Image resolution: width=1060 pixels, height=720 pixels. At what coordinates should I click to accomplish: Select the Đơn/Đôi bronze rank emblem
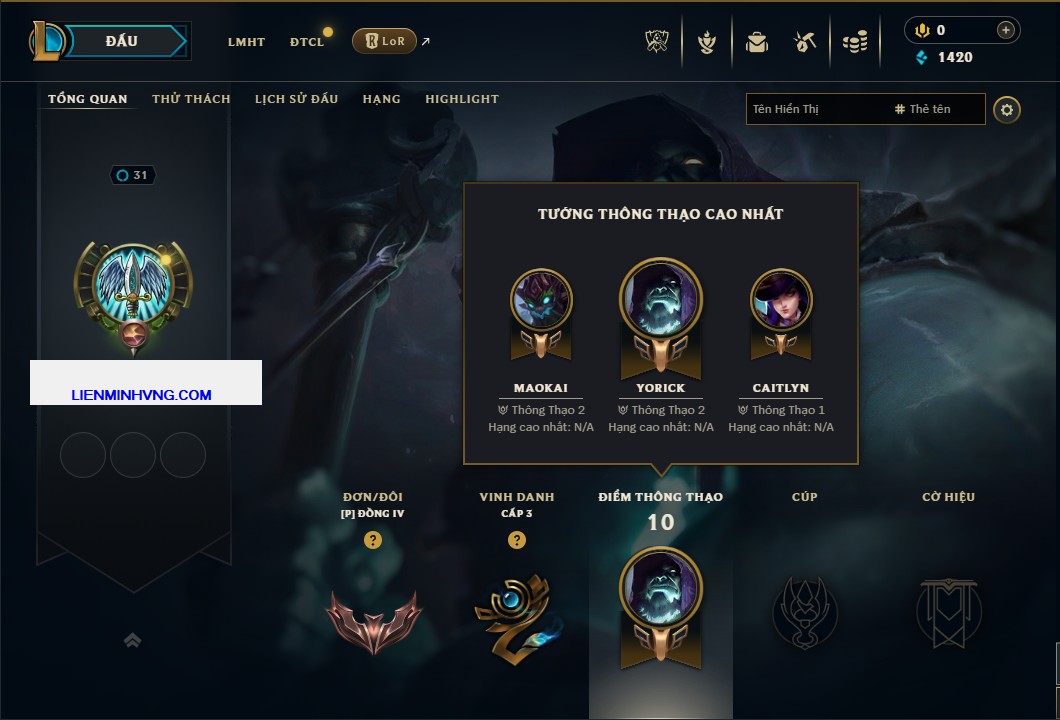click(x=373, y=620)
